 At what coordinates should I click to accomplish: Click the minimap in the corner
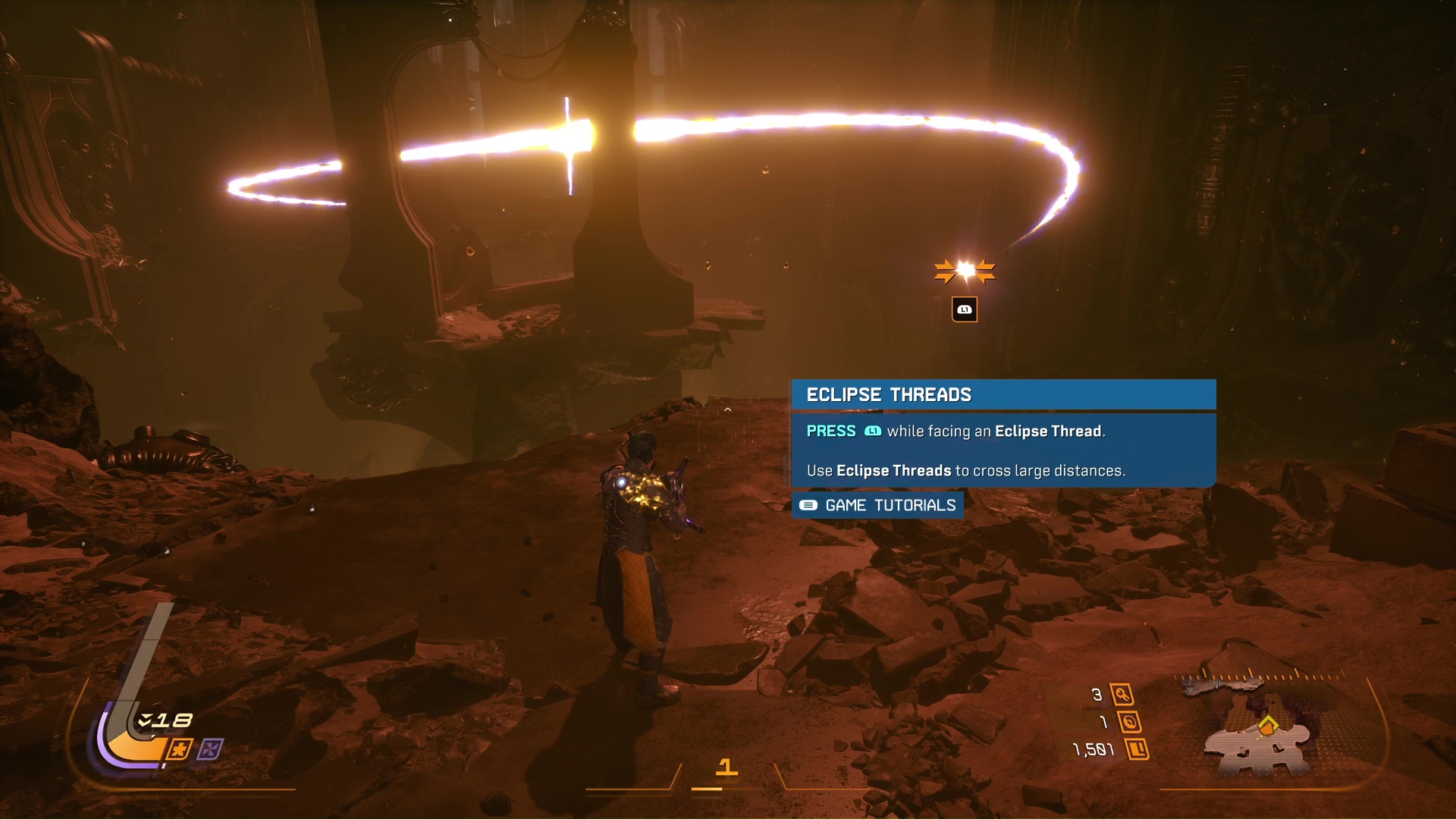click(x=1263, y=724)
